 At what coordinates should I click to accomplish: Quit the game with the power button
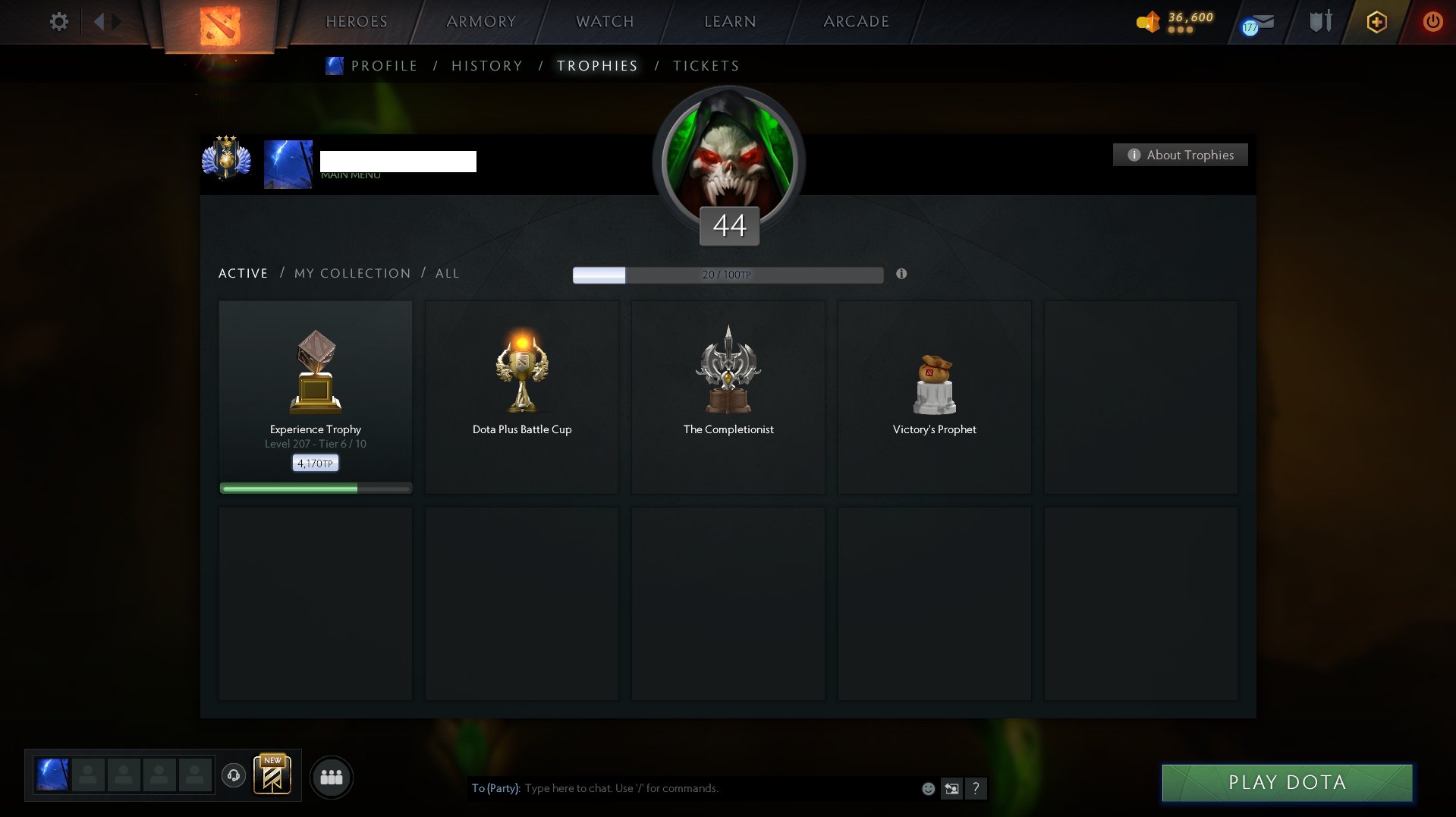1432,21
